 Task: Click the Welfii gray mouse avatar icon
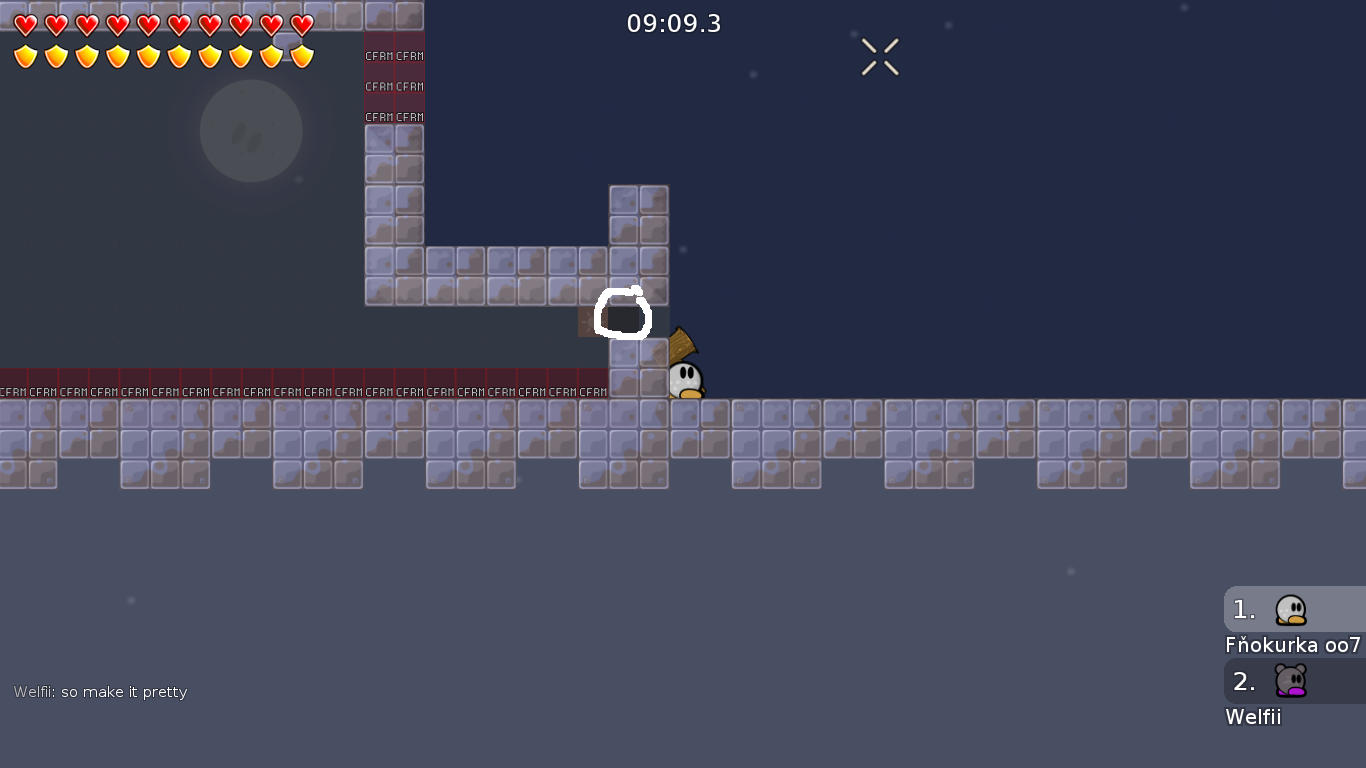point(1289,681)
